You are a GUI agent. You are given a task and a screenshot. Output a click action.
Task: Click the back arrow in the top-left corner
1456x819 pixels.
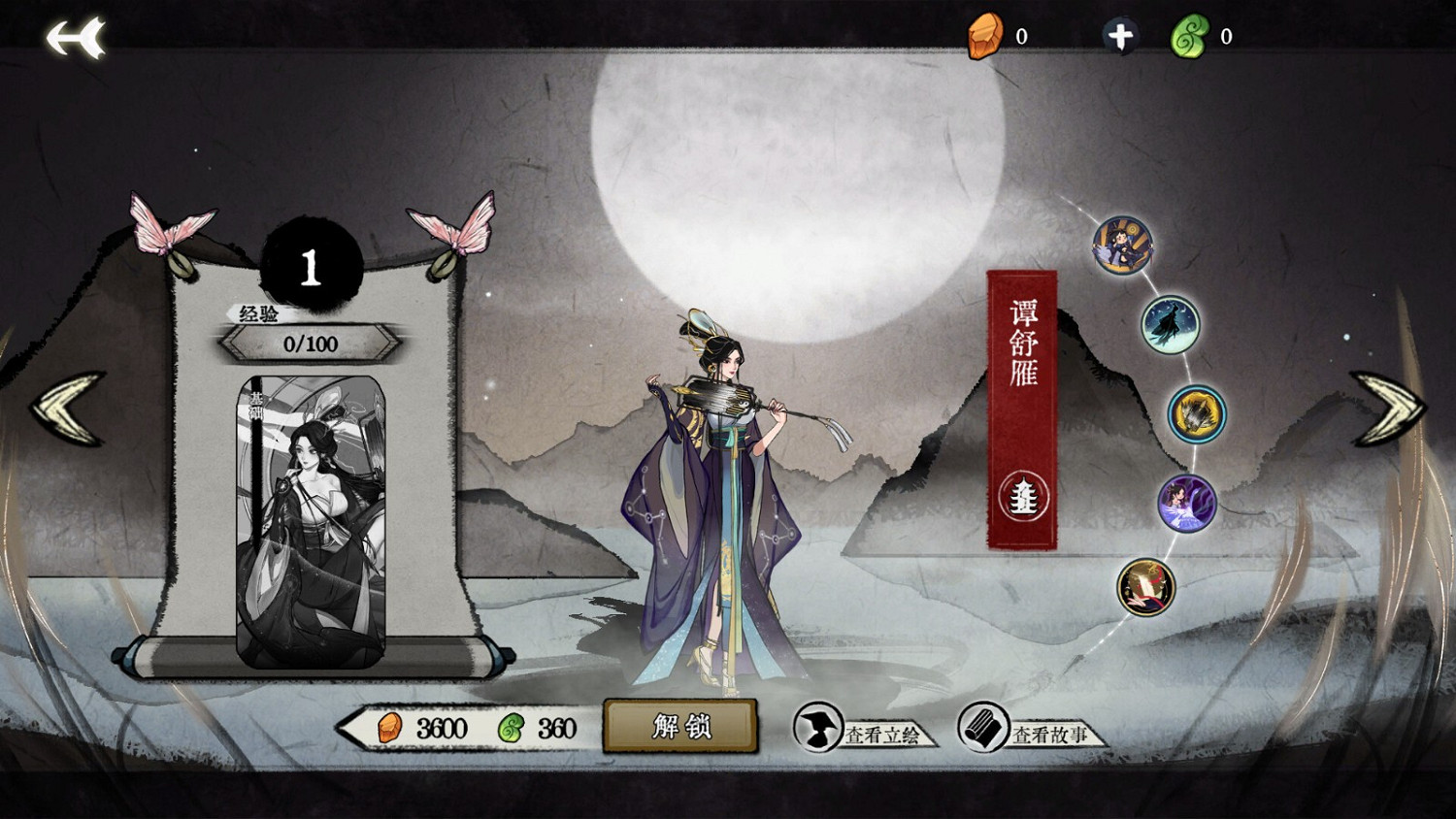(x=76, y=37)
